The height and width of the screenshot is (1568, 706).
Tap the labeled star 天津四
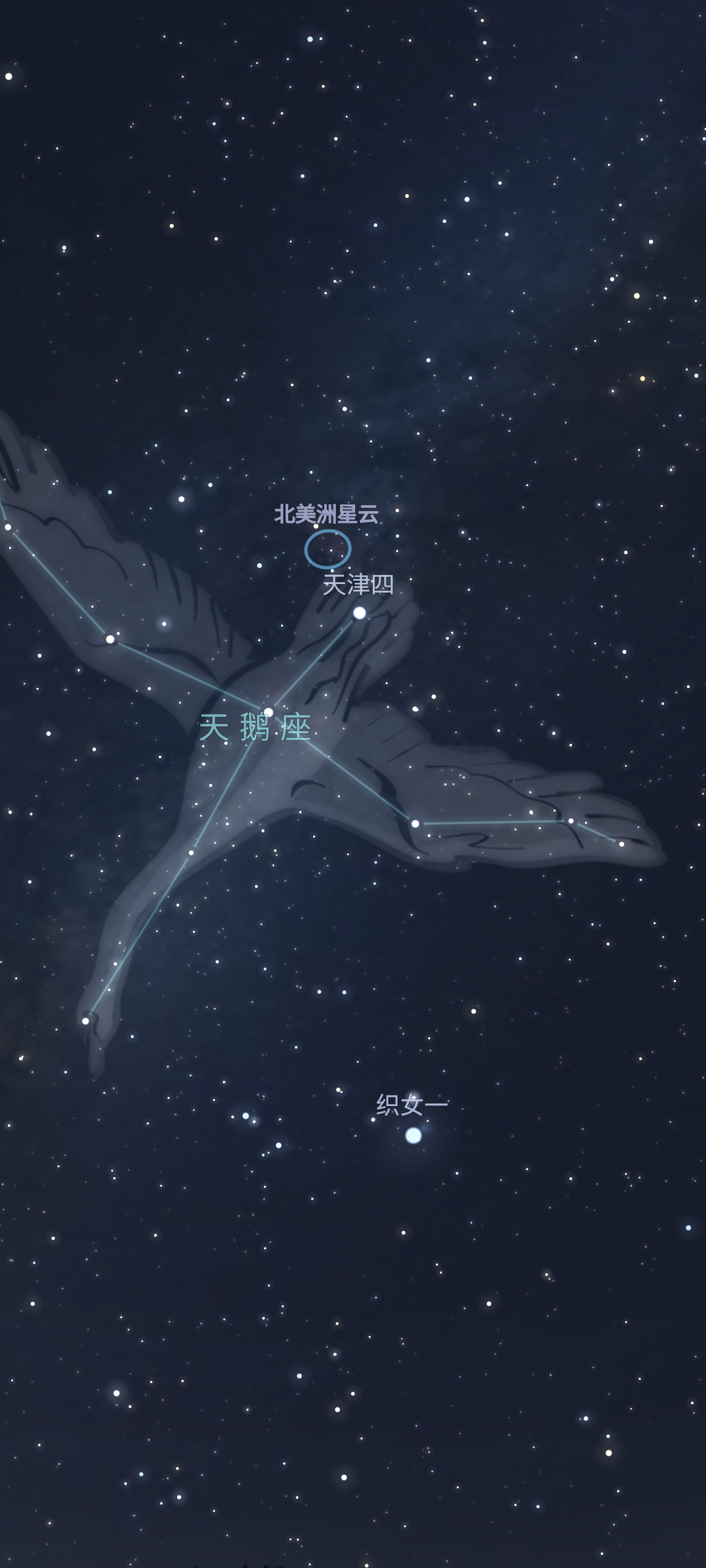pyautogui.click(x=360, y=613)
